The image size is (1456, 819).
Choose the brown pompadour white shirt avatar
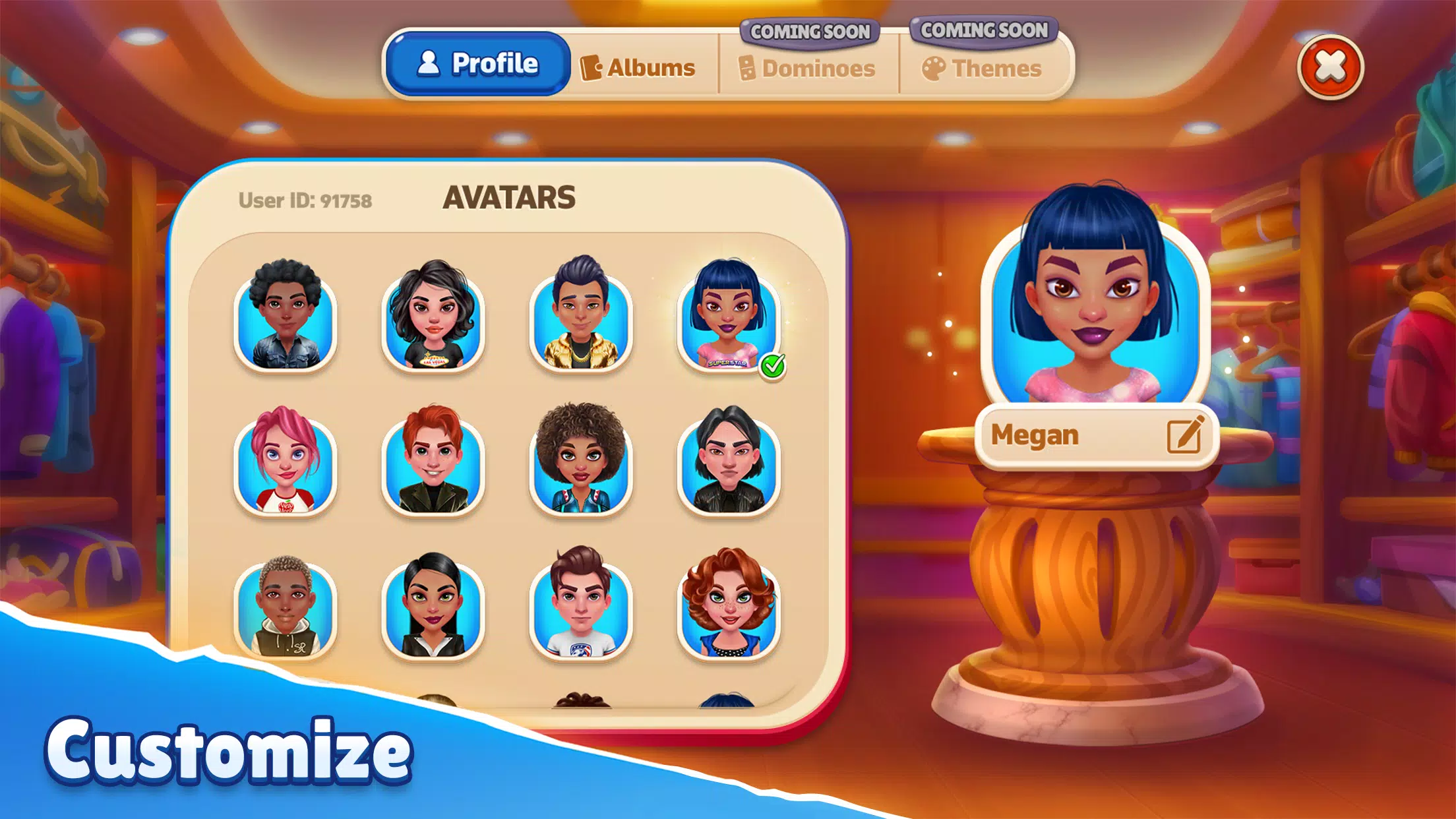pos(580,608)
